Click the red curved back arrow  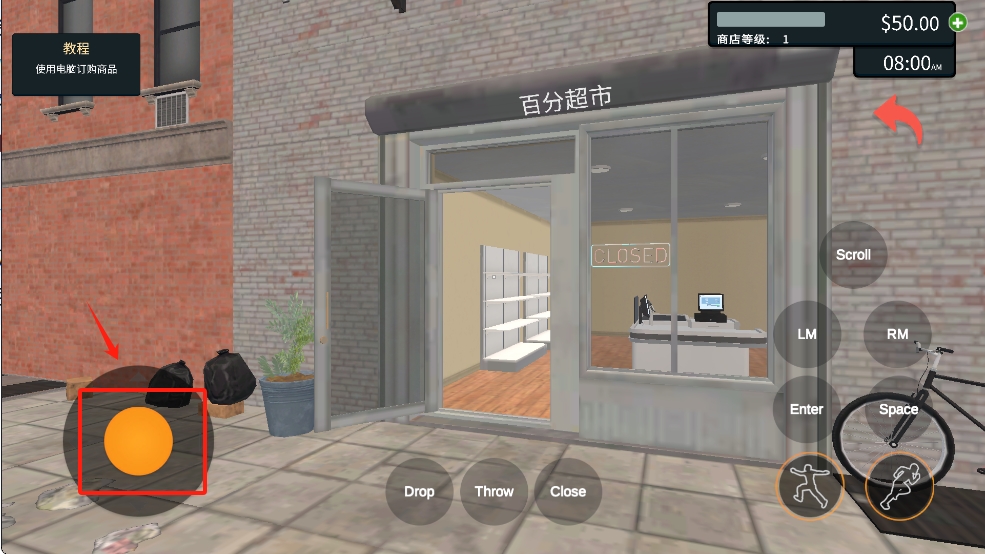point(899,120)
